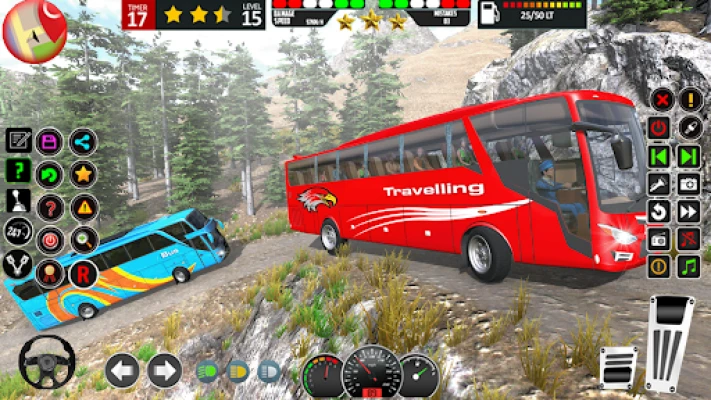711x400 pixels.
Task: Tap the steering wheel control
Action: point(47,361)
